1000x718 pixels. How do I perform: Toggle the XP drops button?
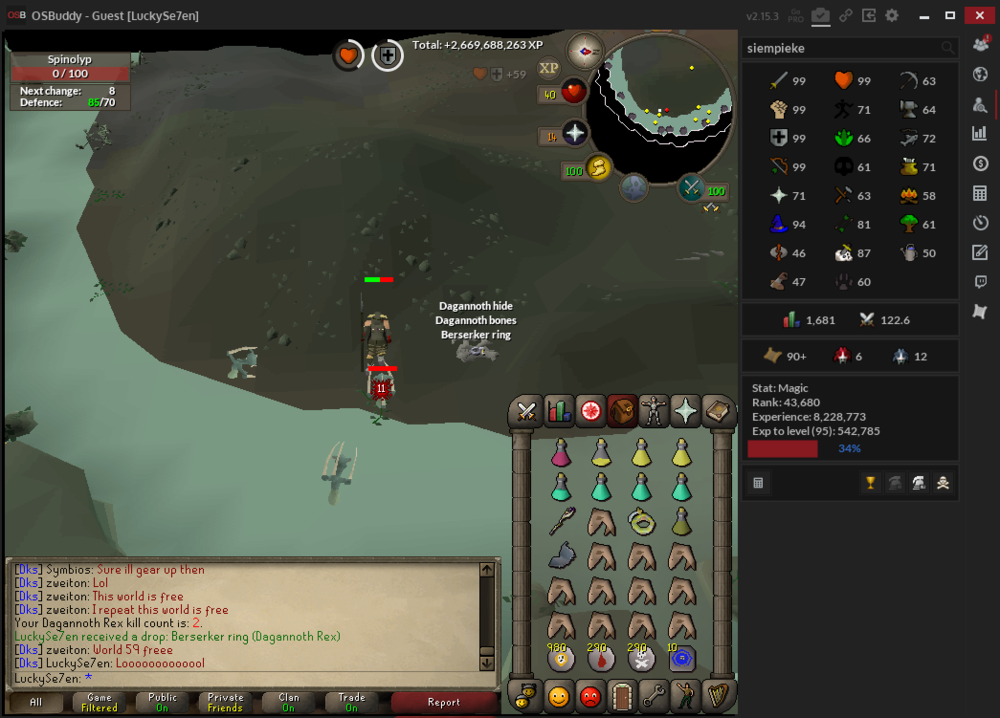(x=548, y=68)
